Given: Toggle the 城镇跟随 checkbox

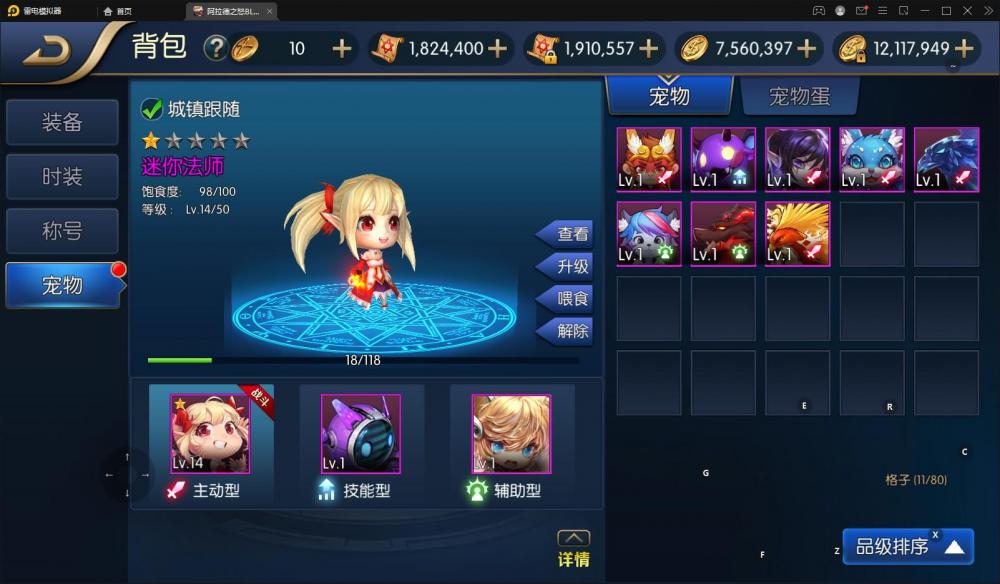Looking at the screenshot, I should pos(152,109).
